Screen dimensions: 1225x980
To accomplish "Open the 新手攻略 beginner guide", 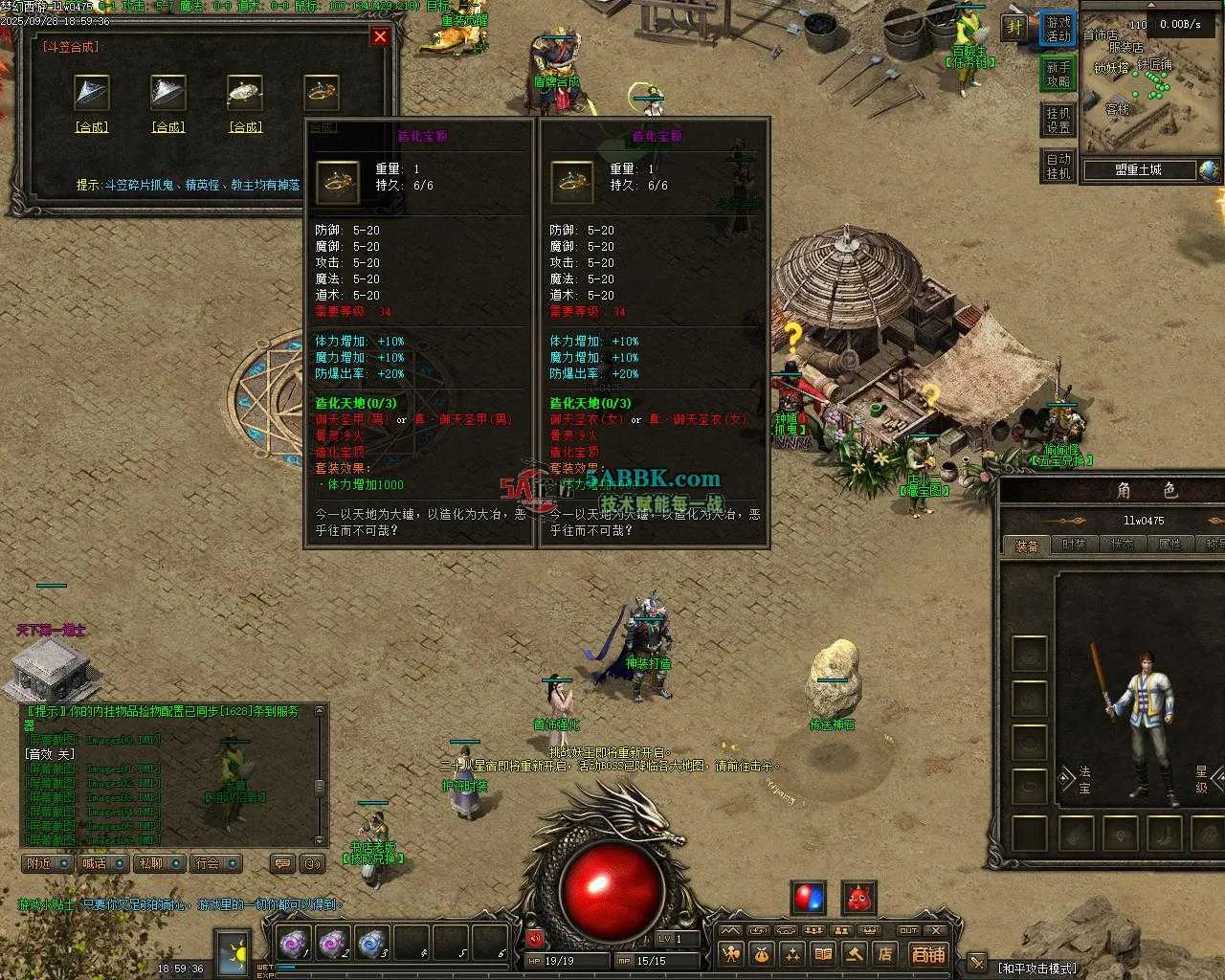I will 1058,75.
